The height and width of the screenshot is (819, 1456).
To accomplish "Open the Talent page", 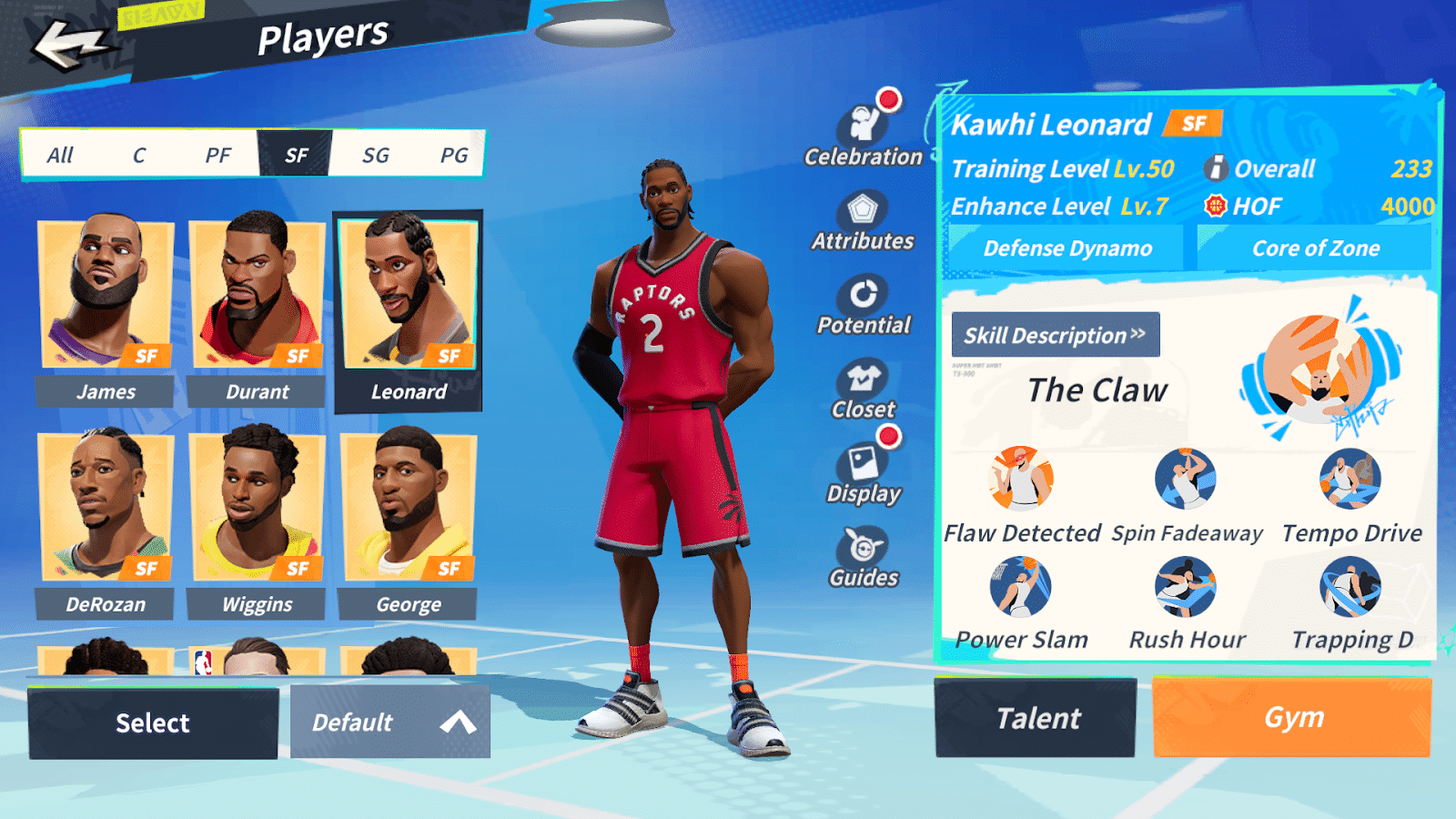I will pos(1036,718).
